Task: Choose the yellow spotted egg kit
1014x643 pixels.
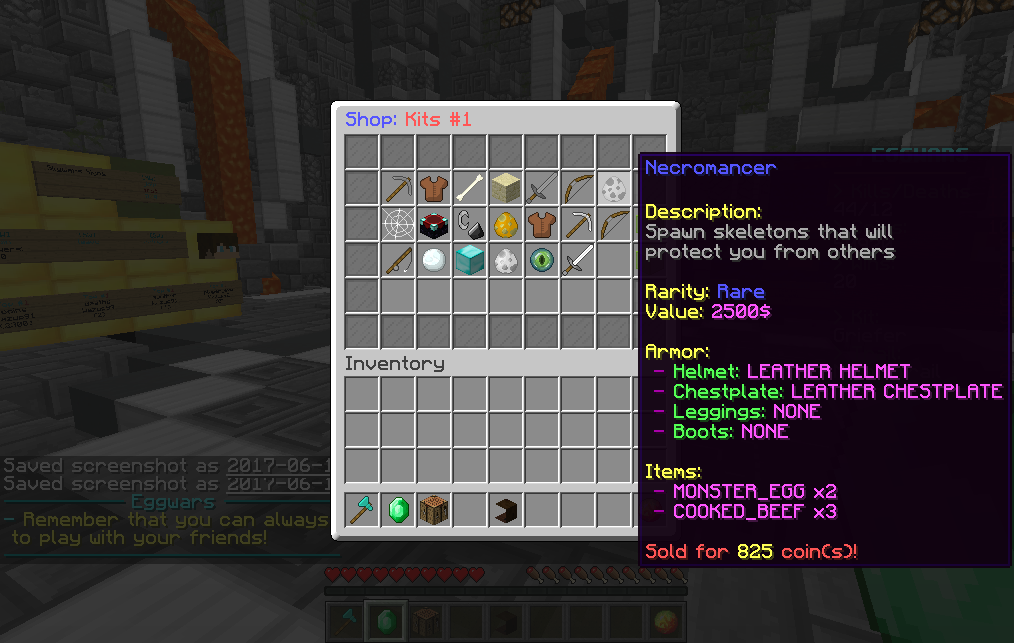Action: point(506,223)
